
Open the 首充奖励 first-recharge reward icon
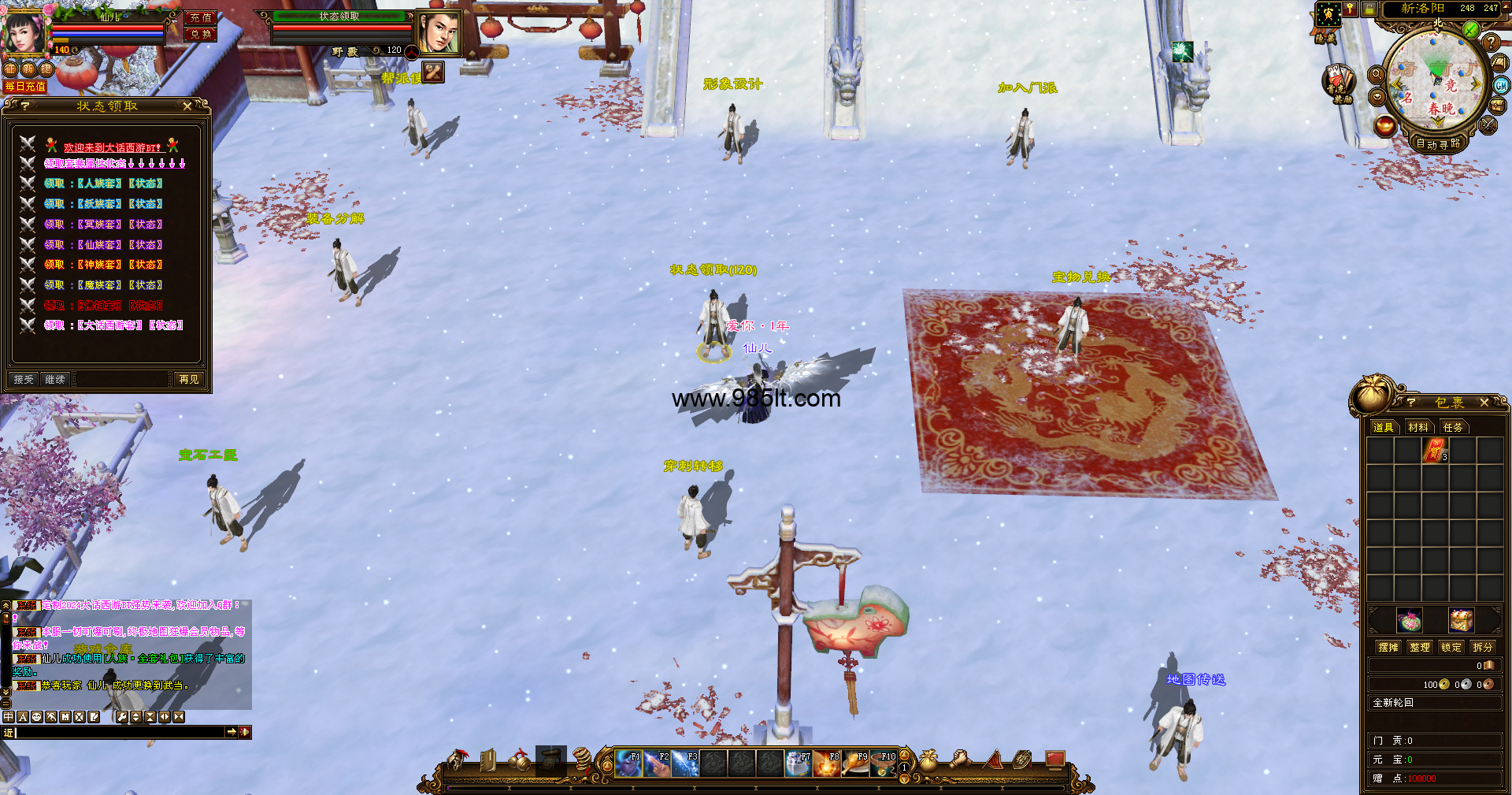coord(1337,82)
